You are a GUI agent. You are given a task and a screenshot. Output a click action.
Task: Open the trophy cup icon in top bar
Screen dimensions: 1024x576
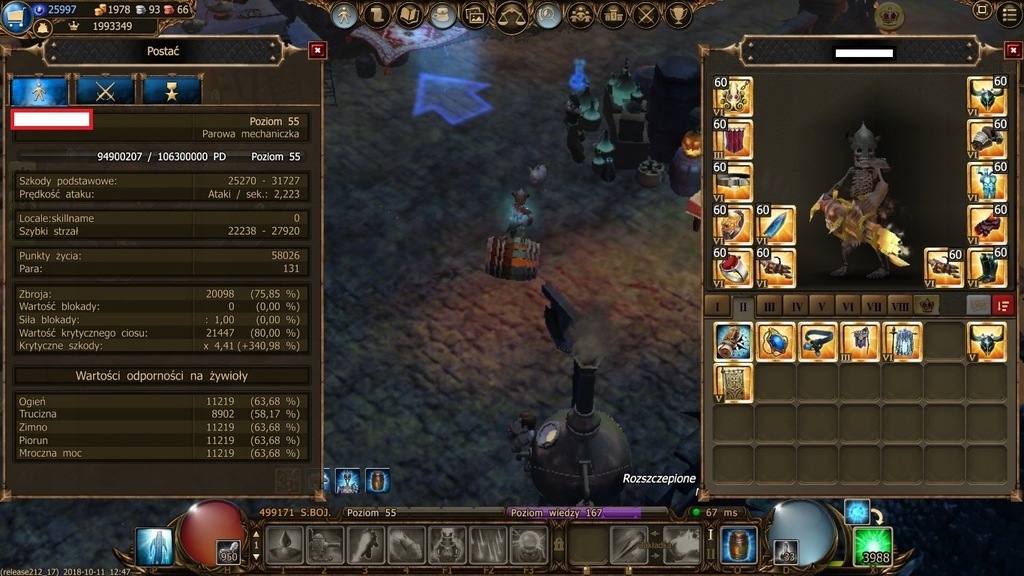pyautogui.click(x=679, y=15)
